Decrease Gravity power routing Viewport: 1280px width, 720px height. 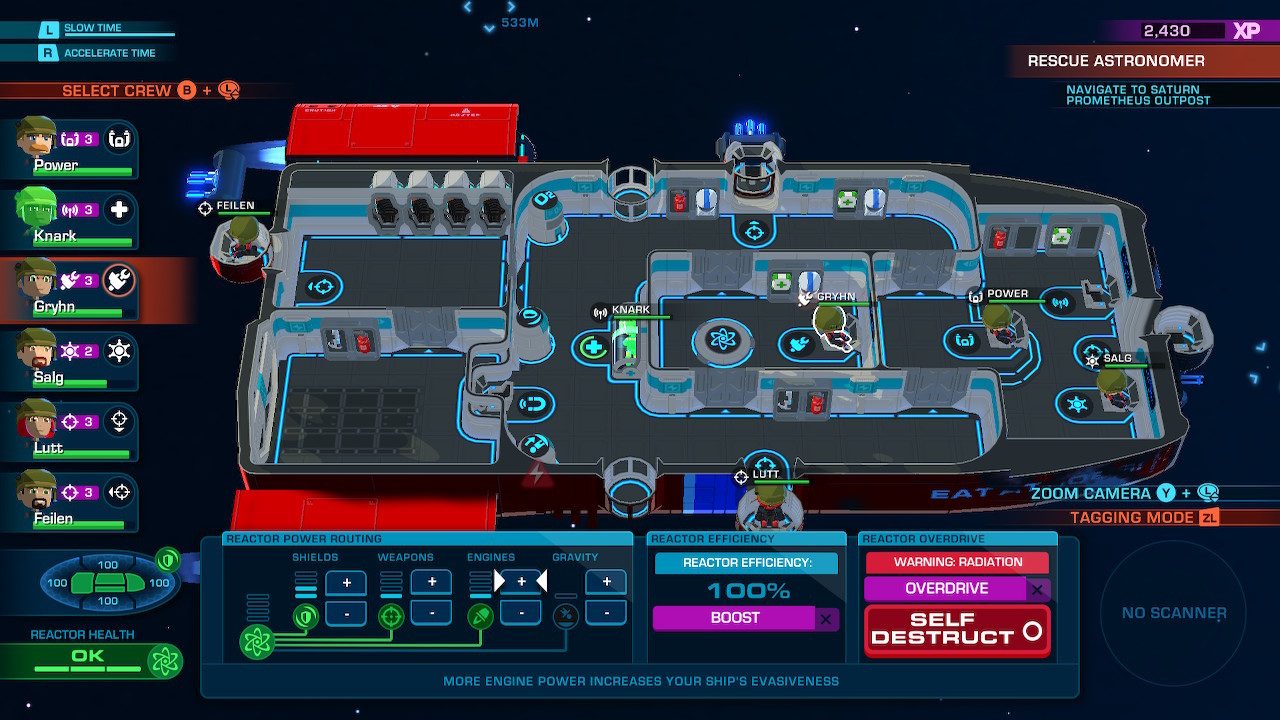606,612
